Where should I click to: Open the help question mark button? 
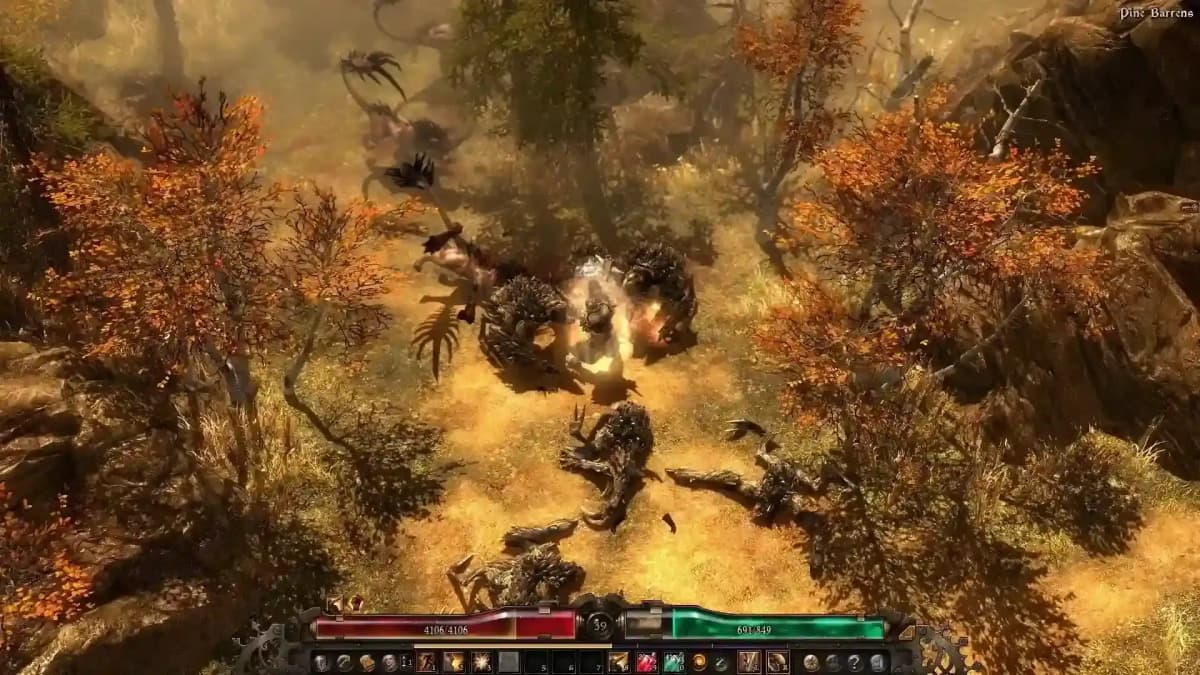tap(854, 662)
